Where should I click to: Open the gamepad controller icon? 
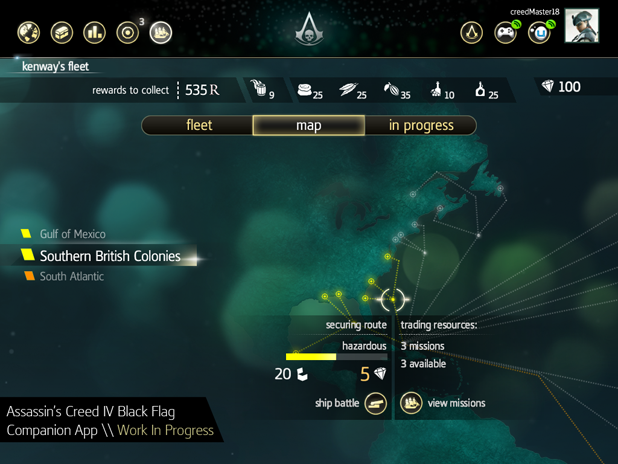coord(506,33)
